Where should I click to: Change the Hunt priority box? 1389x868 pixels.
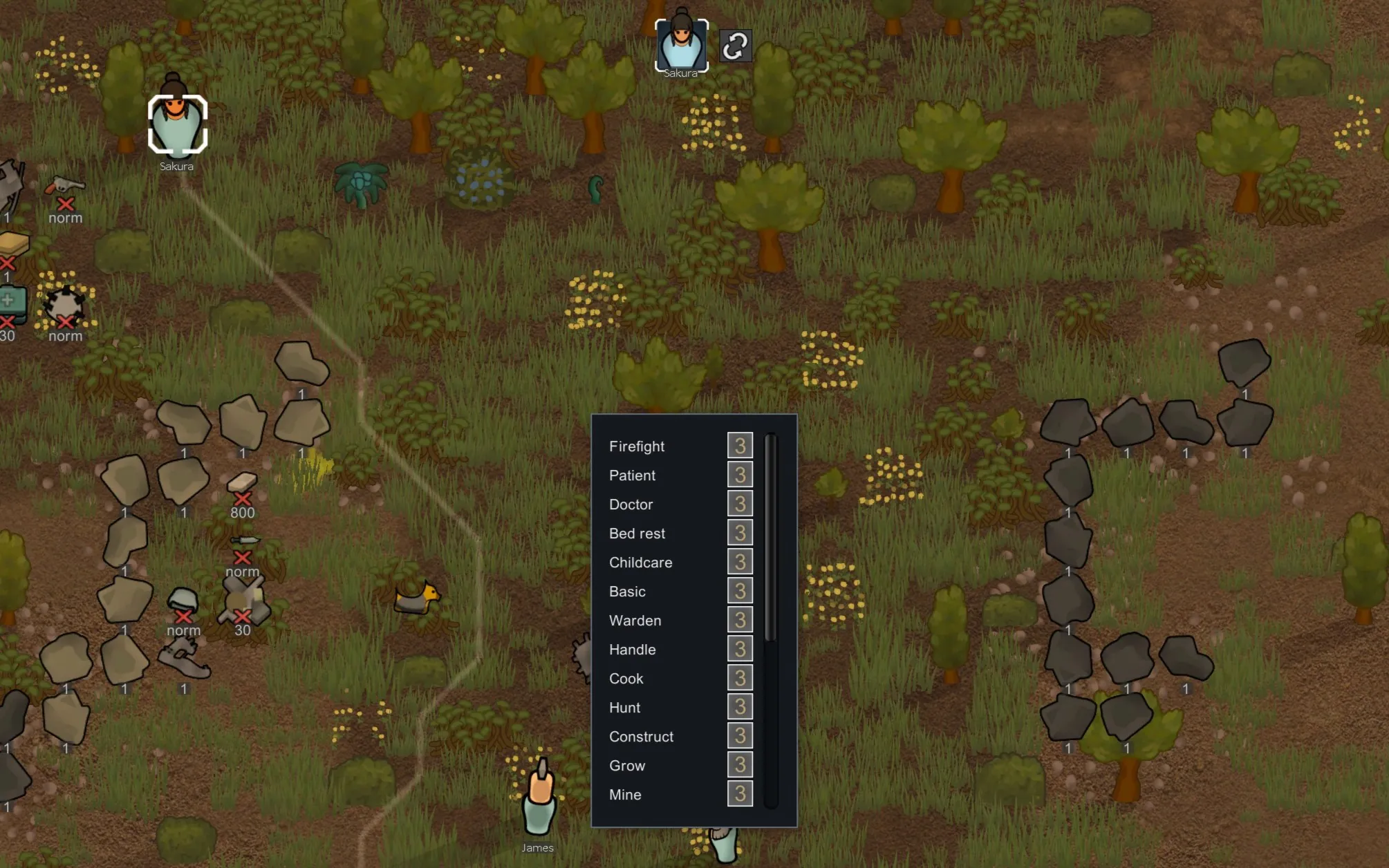[x=740, y=707]
